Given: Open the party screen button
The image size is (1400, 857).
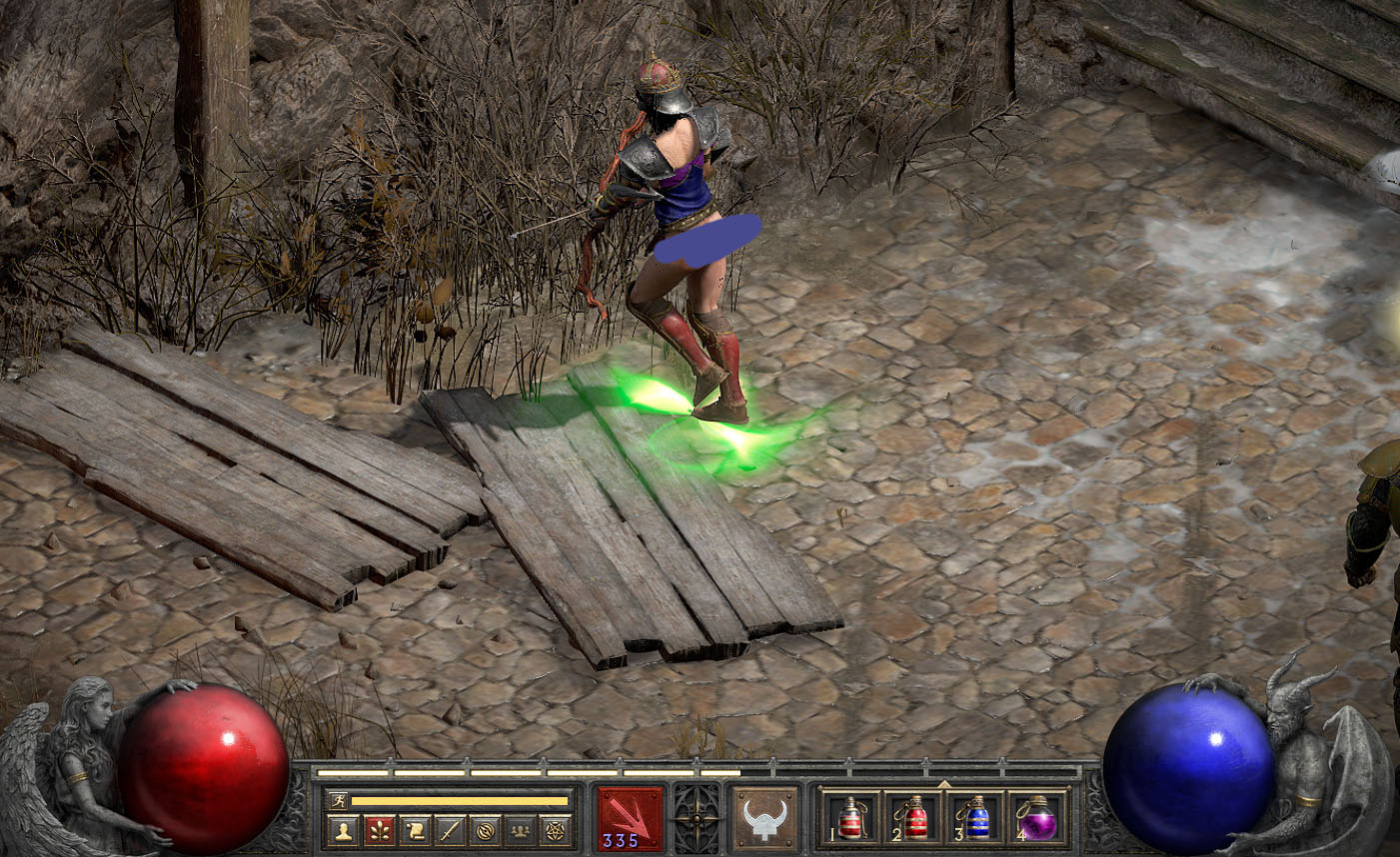Looking at the screenshot, I should coord(520,830).
